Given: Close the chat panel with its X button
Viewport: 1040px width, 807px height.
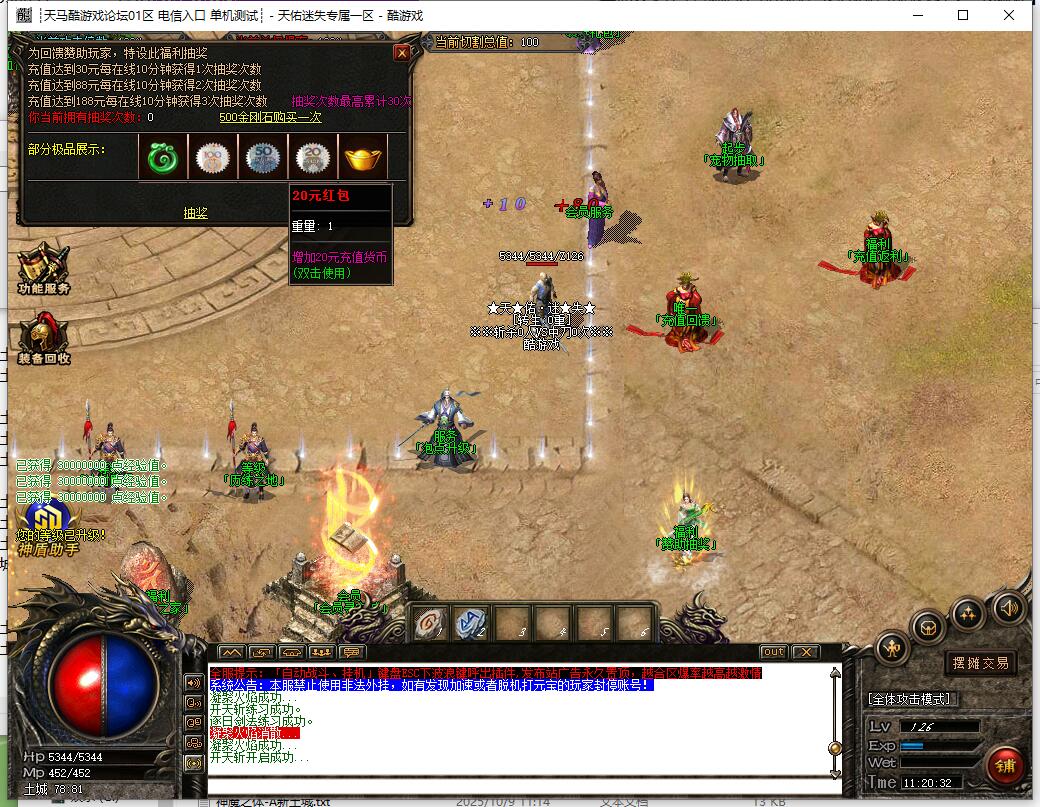Looking at the screenshot, I should pyautogui.click(x=805, y=652).
